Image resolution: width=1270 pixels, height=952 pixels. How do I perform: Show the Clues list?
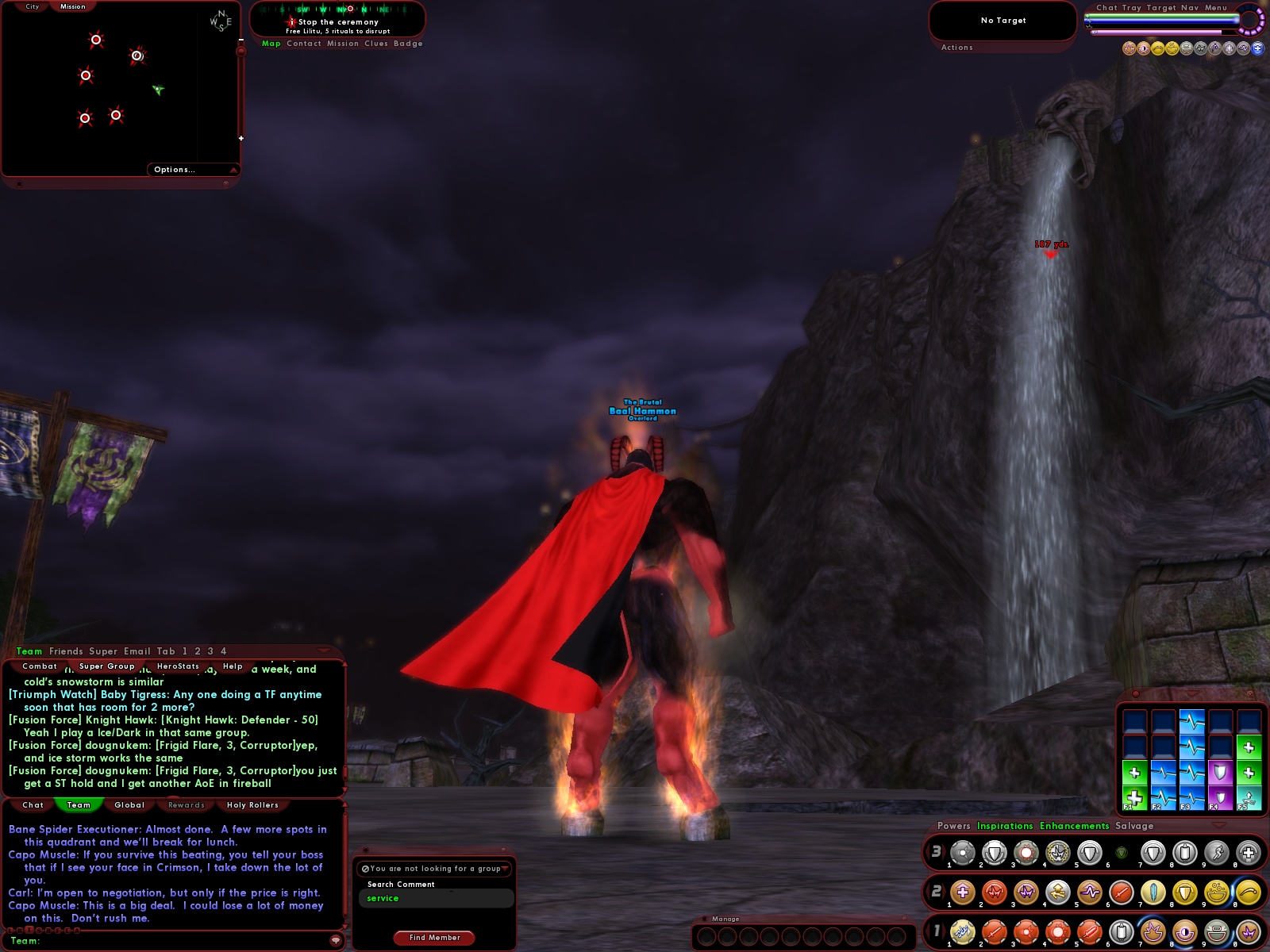(375, 44)
